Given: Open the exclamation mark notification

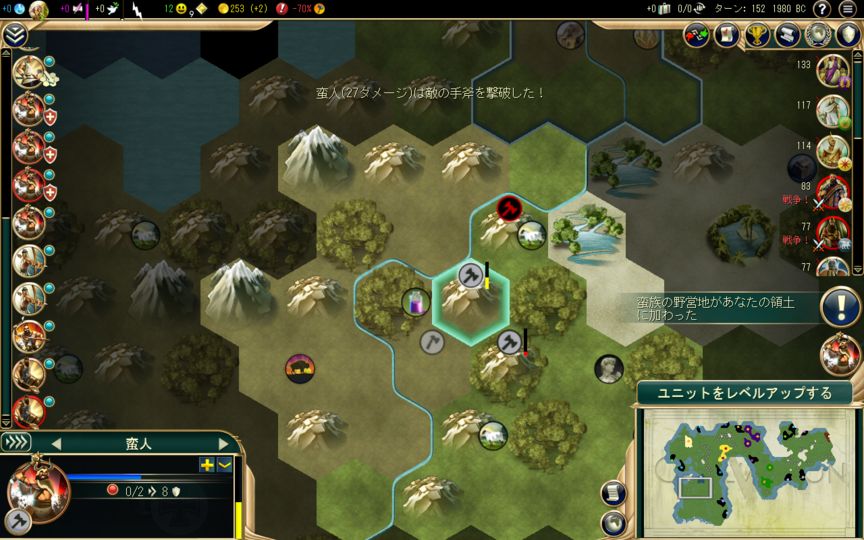Looking at the screenshot, I should point(838,306).
